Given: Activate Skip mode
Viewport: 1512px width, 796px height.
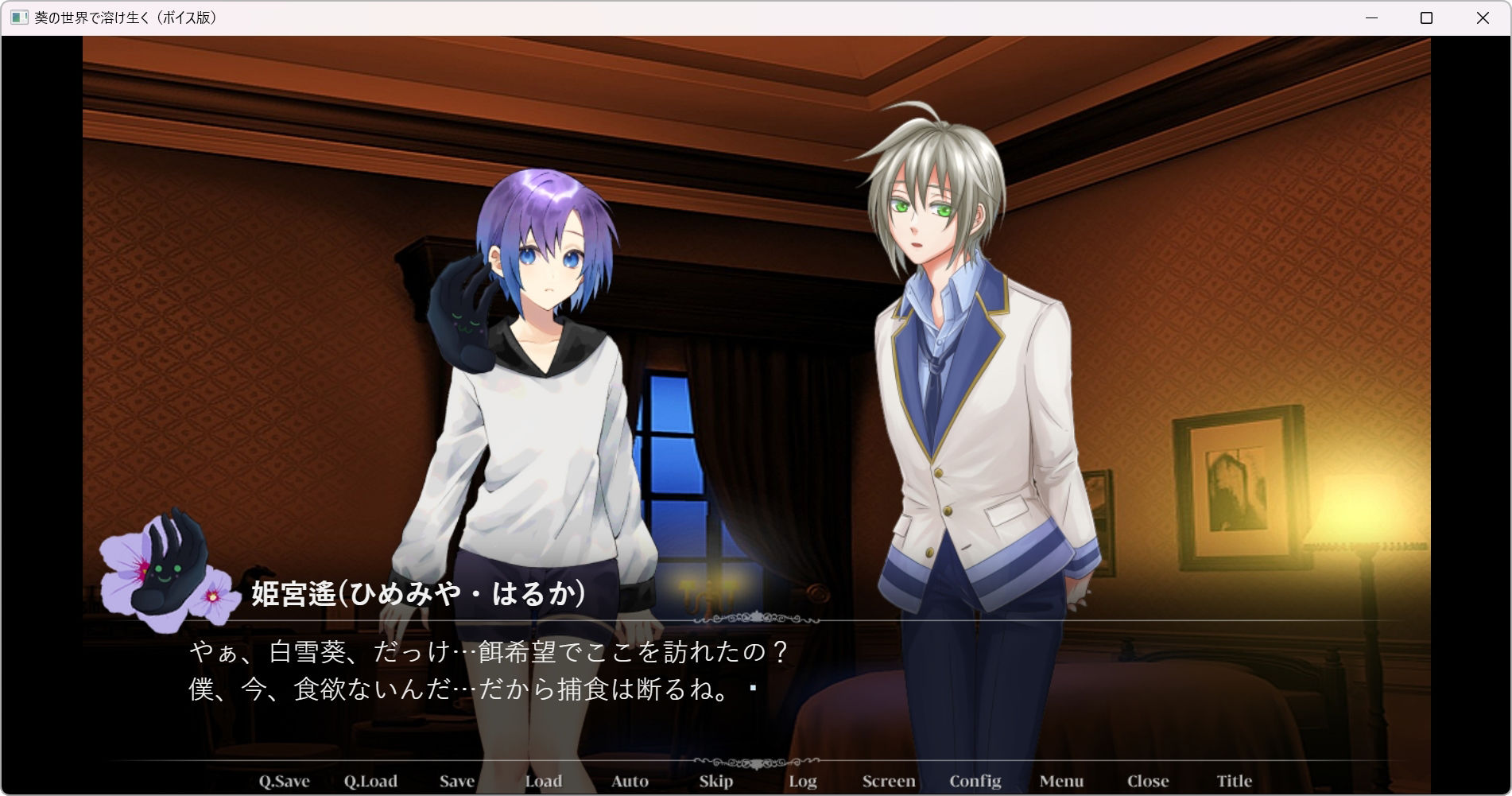Looking at the screenshot, I should [715, 781].
